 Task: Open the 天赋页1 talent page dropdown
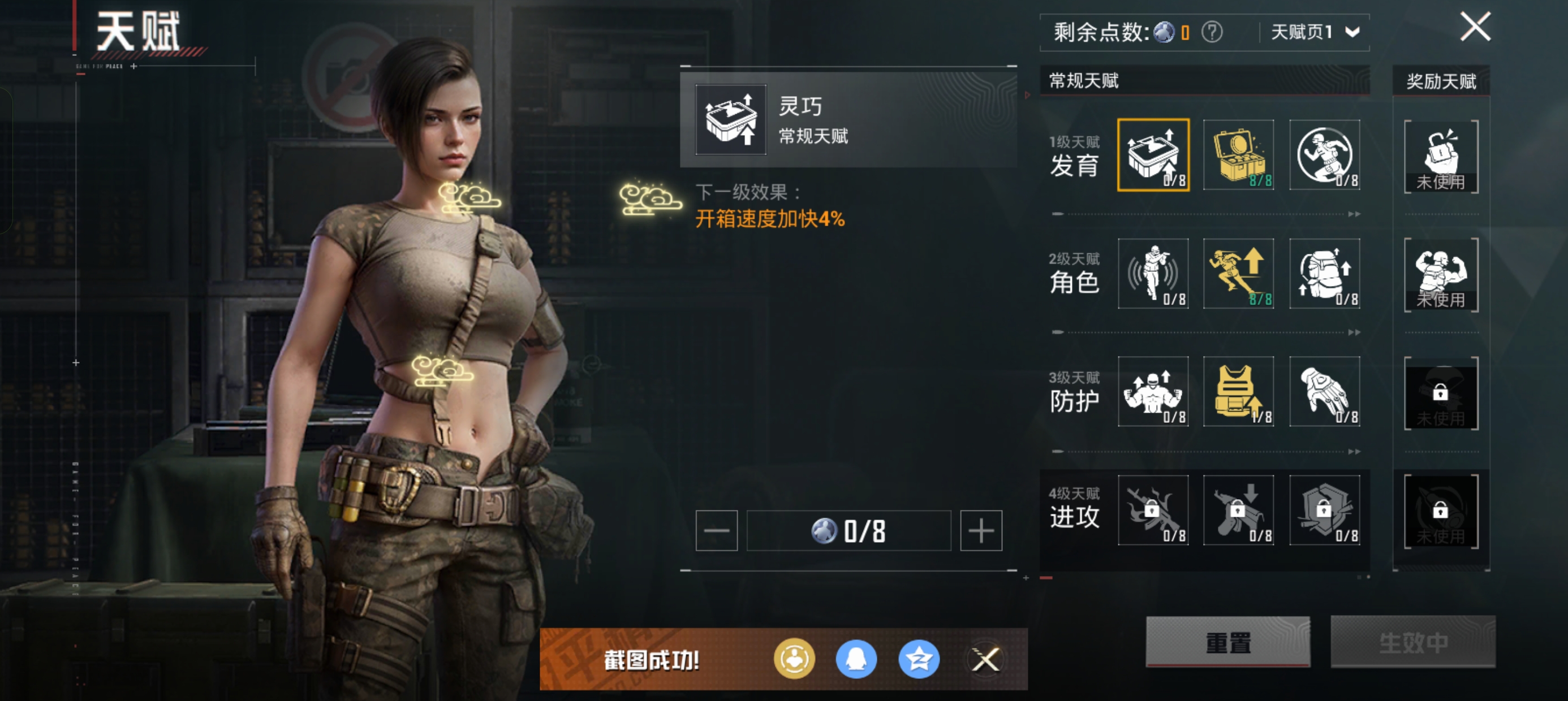pyautogui.click(x=1315, y=32)
